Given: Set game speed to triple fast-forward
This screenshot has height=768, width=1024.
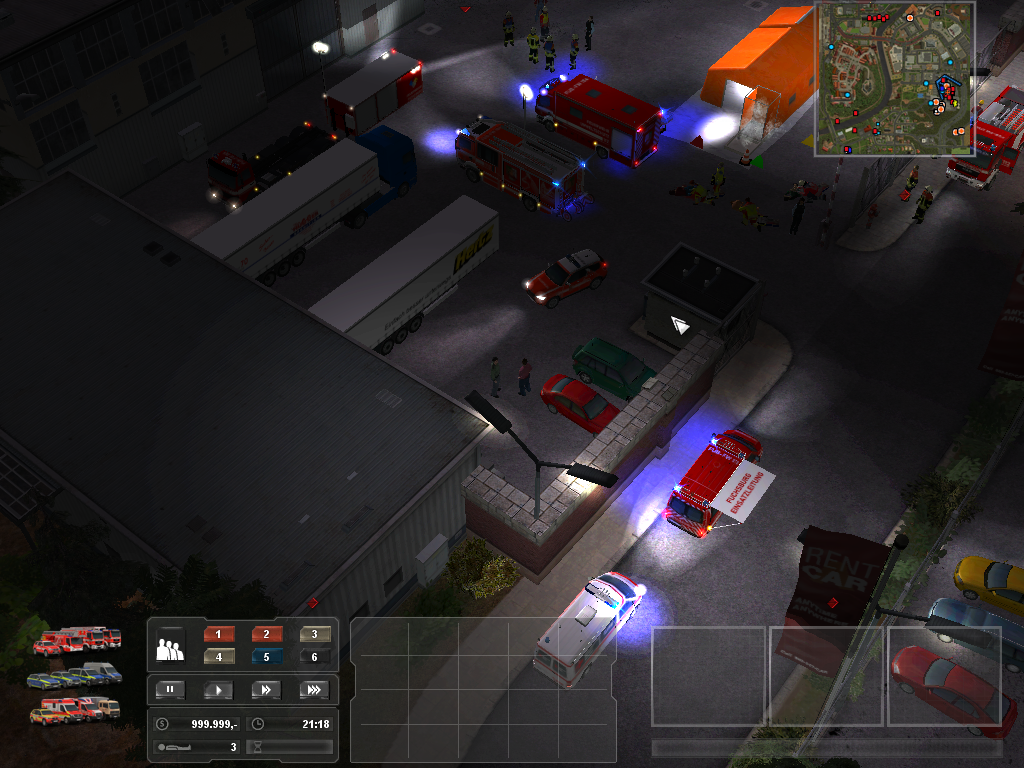Looking at the screenshot, I should click(314, 689).
